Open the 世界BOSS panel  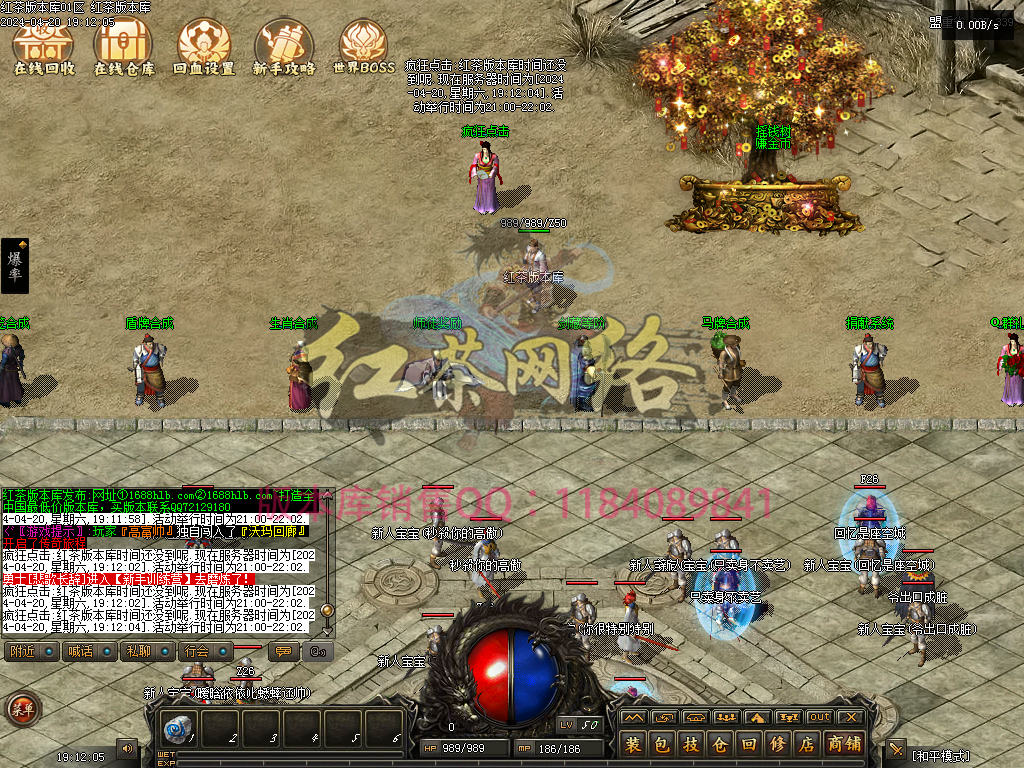click(x=363, y=47)
